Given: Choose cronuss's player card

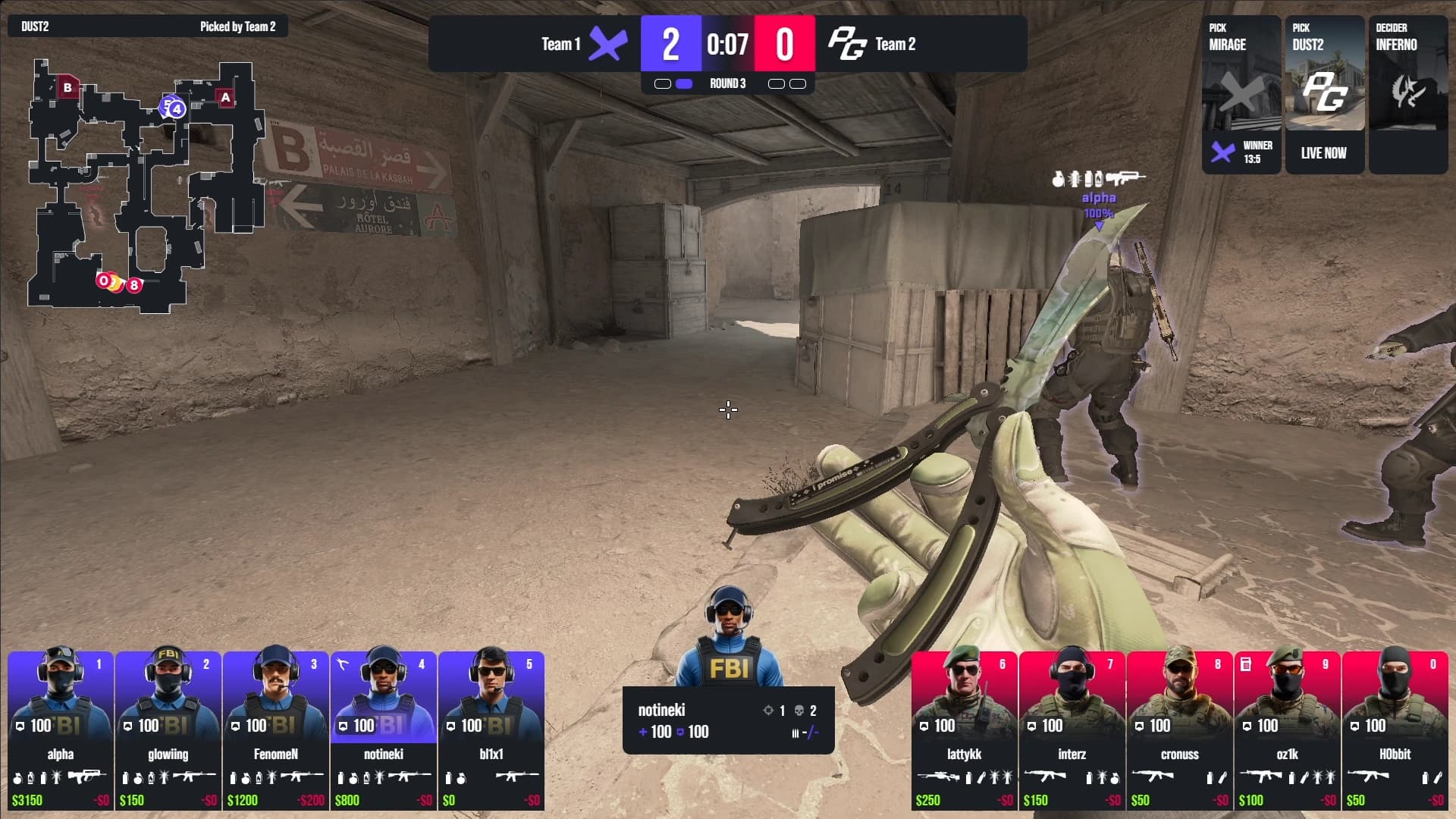Looking at the screenshot, I should point(1180,730).
